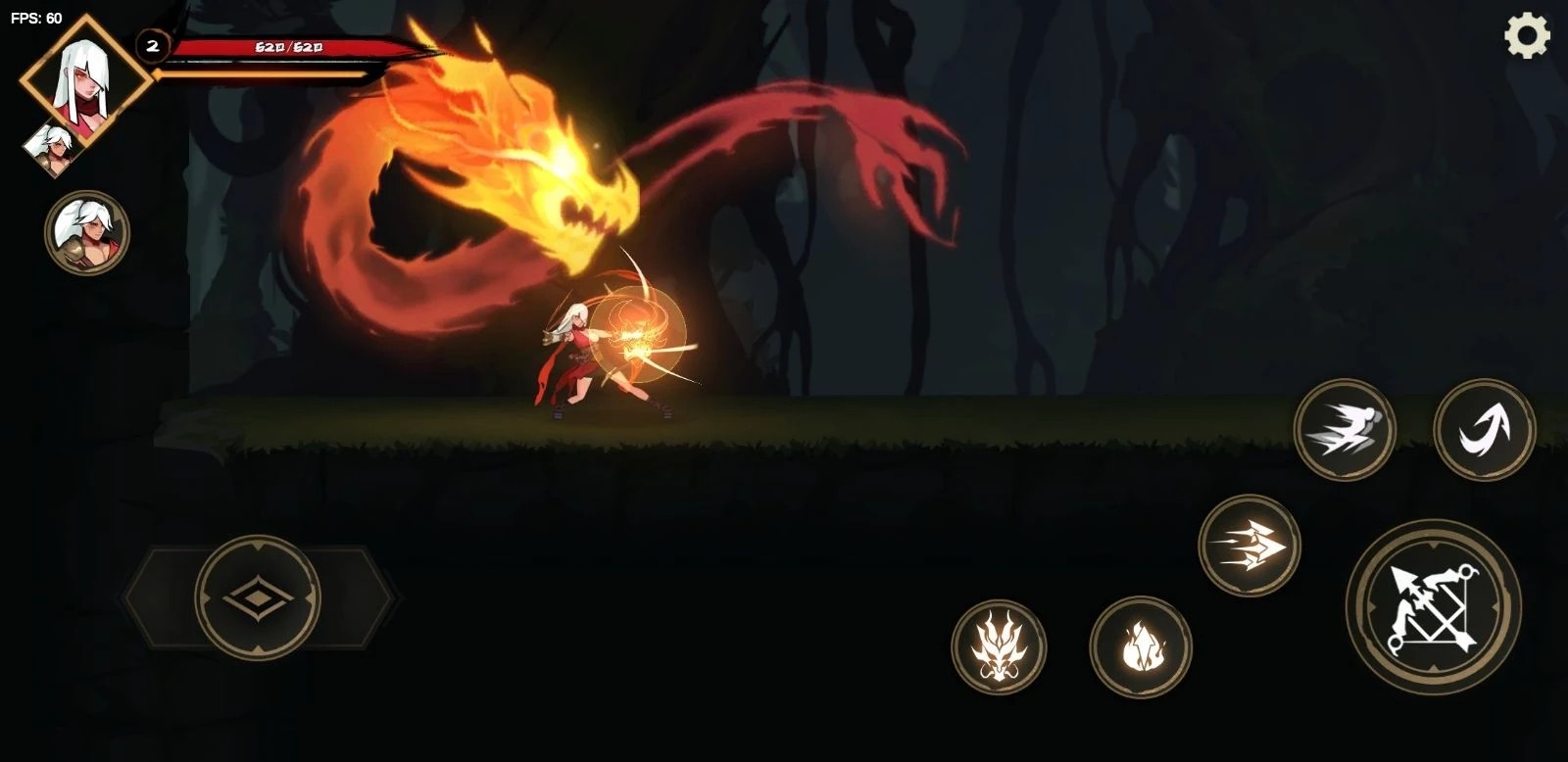Hit the curved arrow jump button
This screenshot has height=762, width=1568.
click(x=1484, y=429)
